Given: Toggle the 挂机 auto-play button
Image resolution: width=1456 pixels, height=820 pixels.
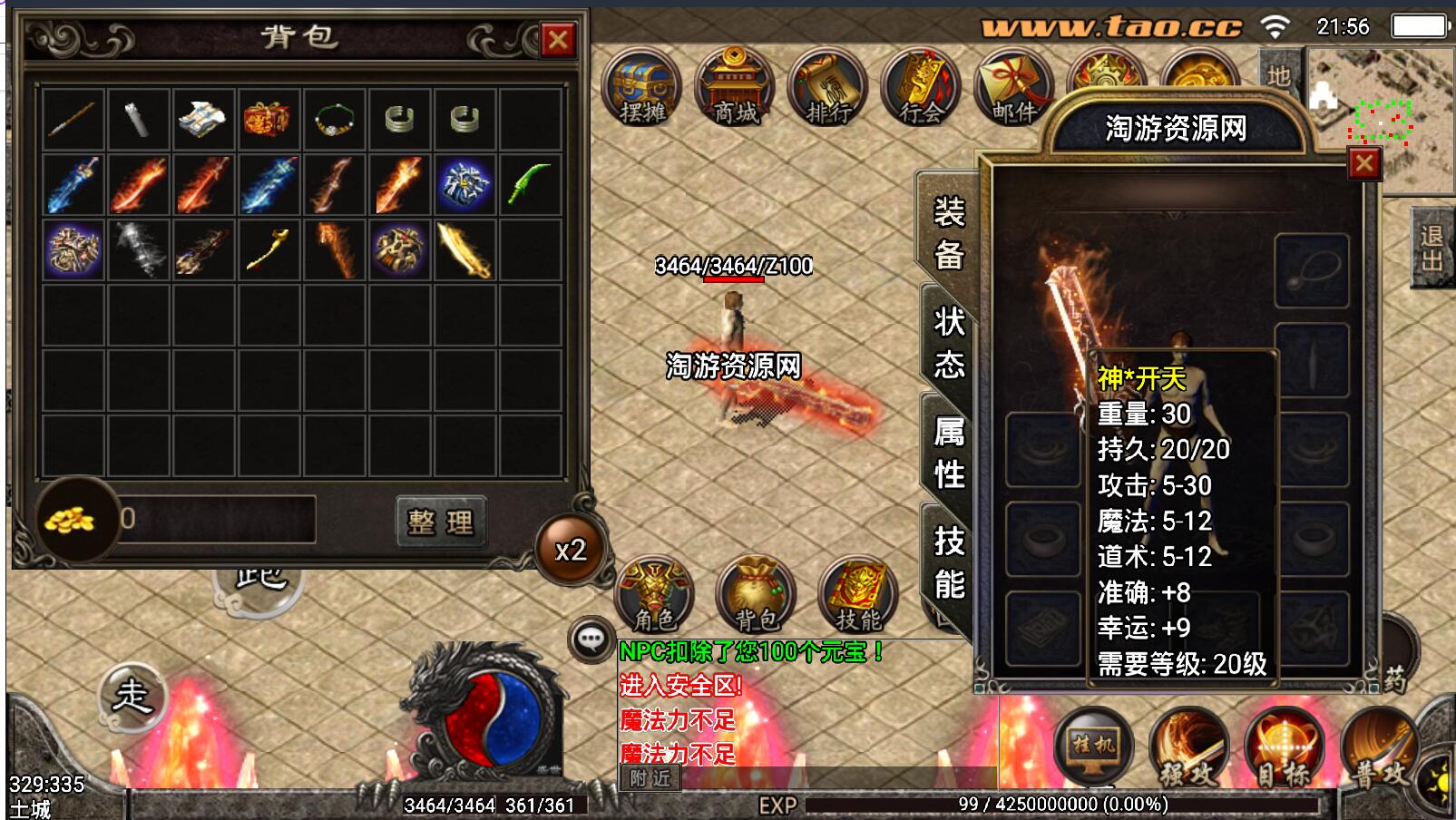Looking at the screenshot, I should (x=1093, y=746).
